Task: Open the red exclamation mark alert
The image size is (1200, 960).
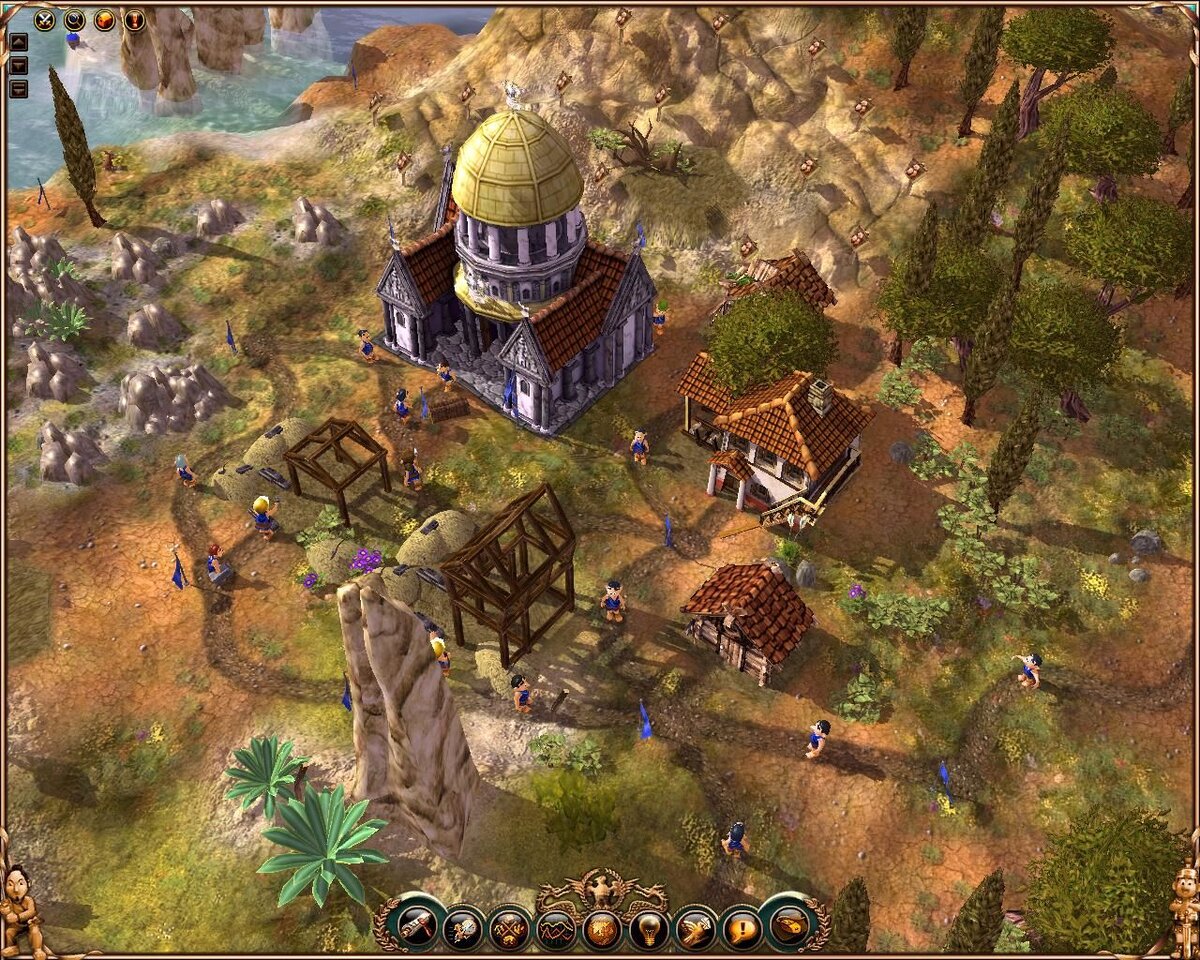Action: click(x=134, y=18)
